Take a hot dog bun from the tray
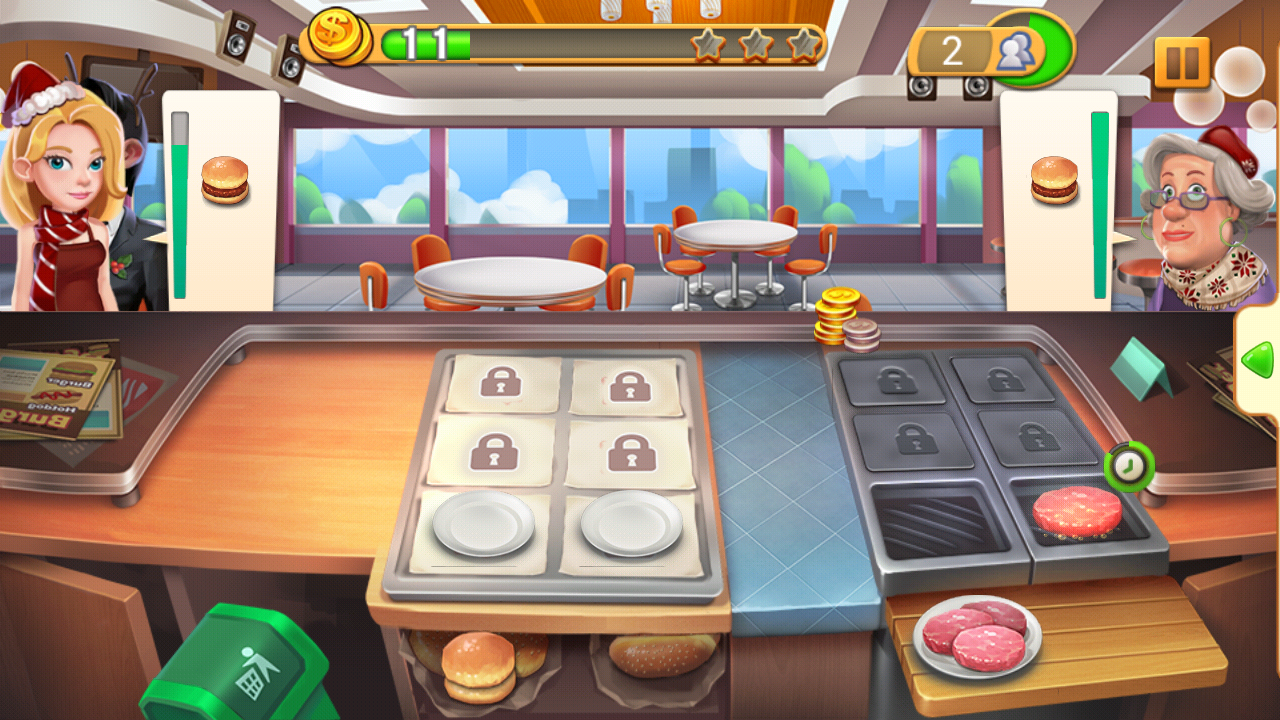 pos(662,655)
